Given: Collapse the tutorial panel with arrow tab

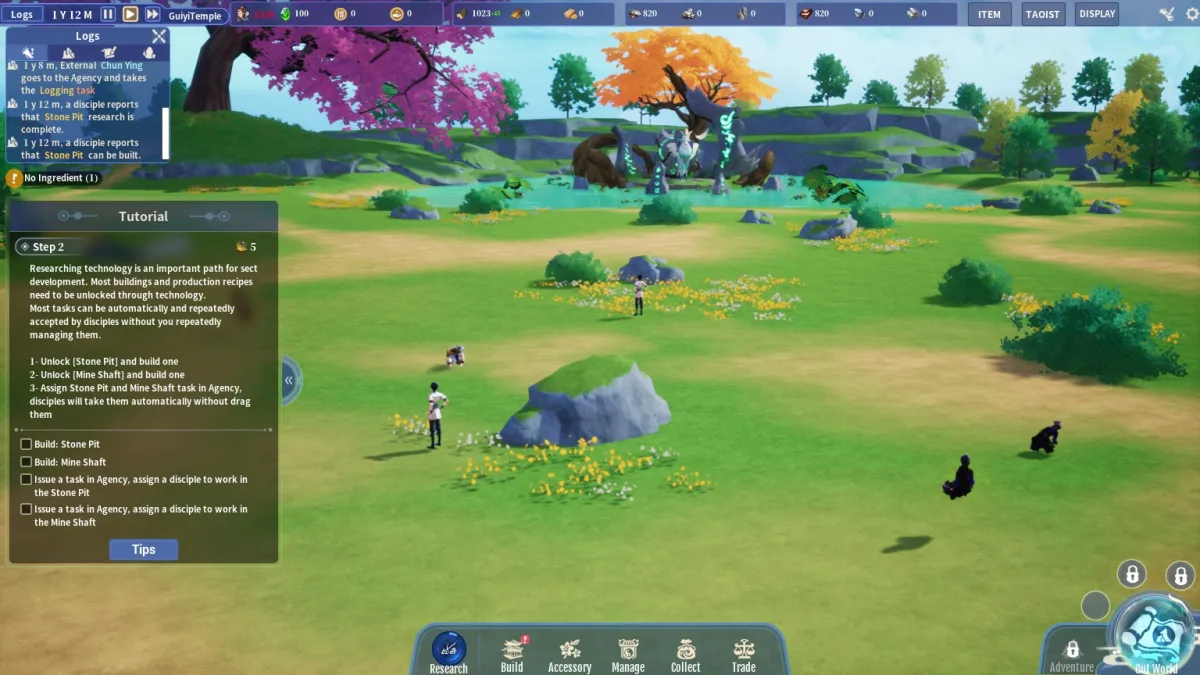Looking at the screenshot, I should coord(289,380).
